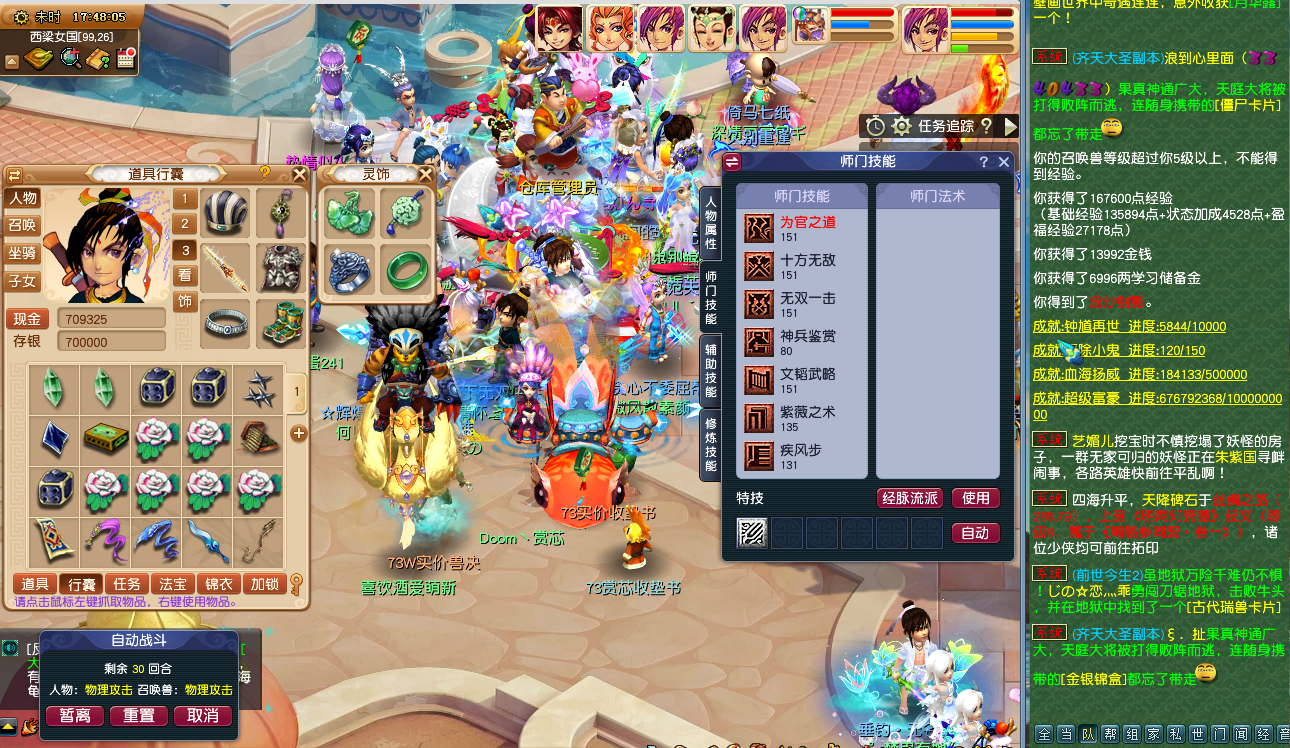The image size is (1290, 748).
Task: Cancel auto battle with 取消
Action: (x=203, y=716)
